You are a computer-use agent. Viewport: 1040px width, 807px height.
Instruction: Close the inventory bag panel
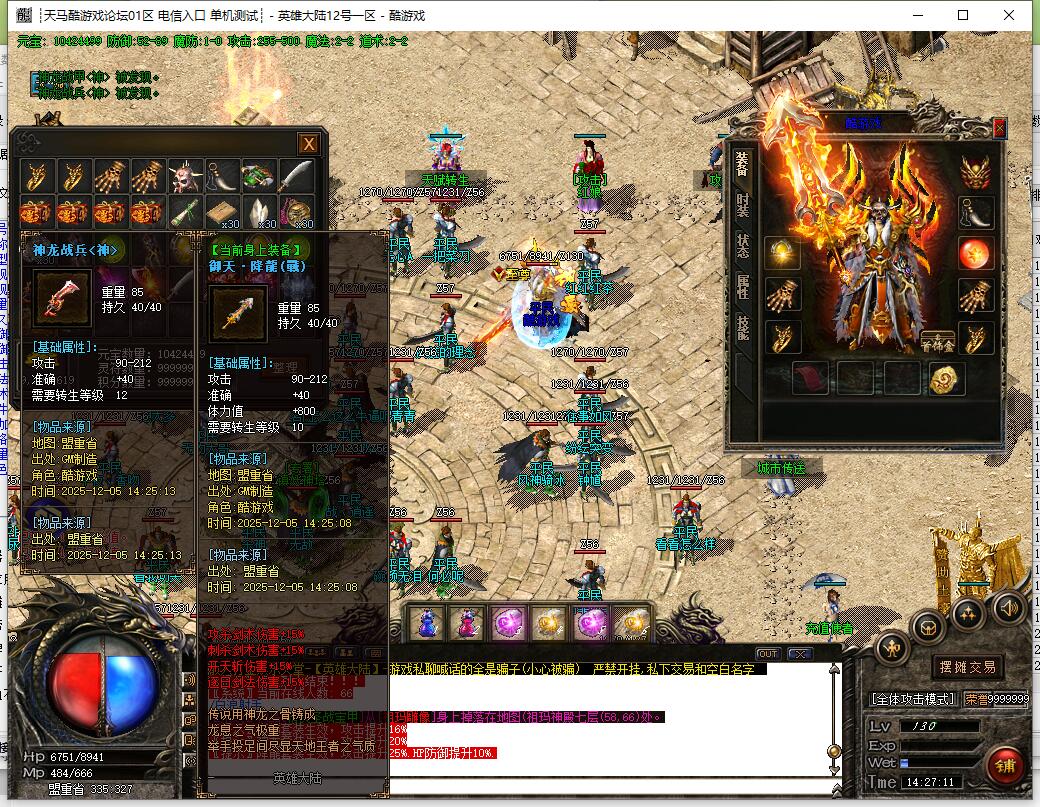(309, 144)
